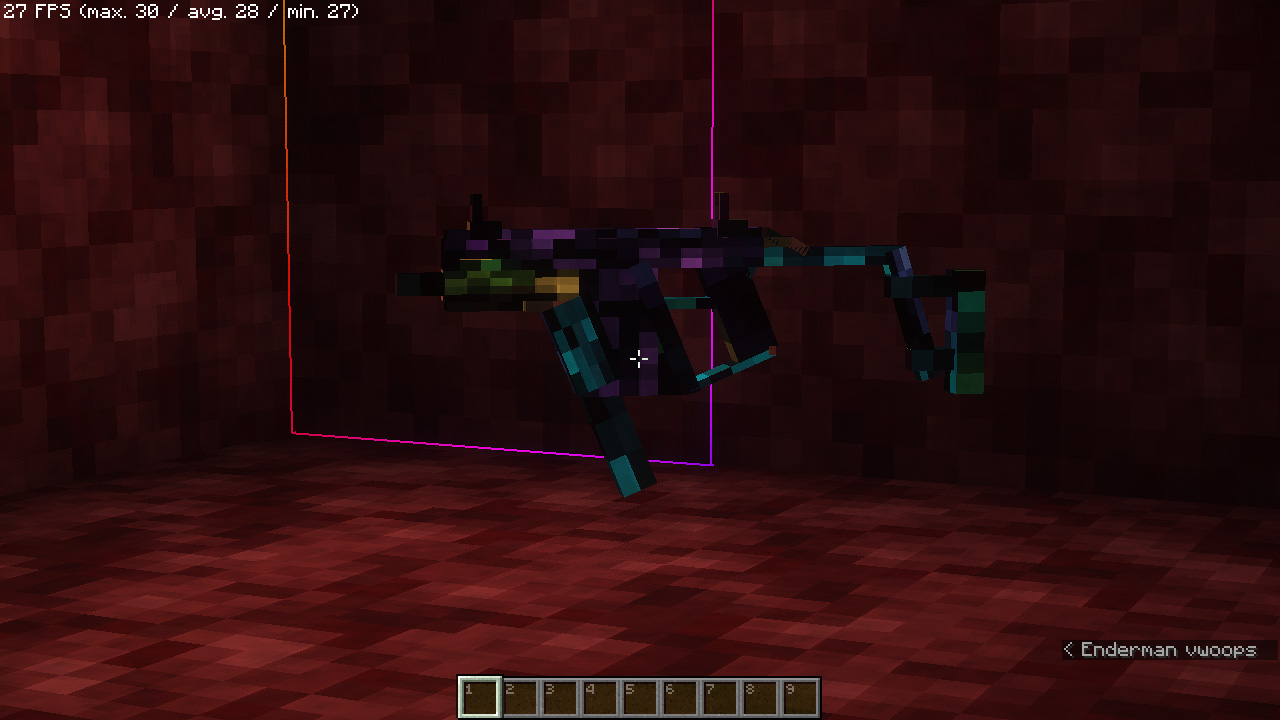This screenshot has width=1280, height=720.
Task: Select hotbar slot 2
Action: [x=520, y=697]
